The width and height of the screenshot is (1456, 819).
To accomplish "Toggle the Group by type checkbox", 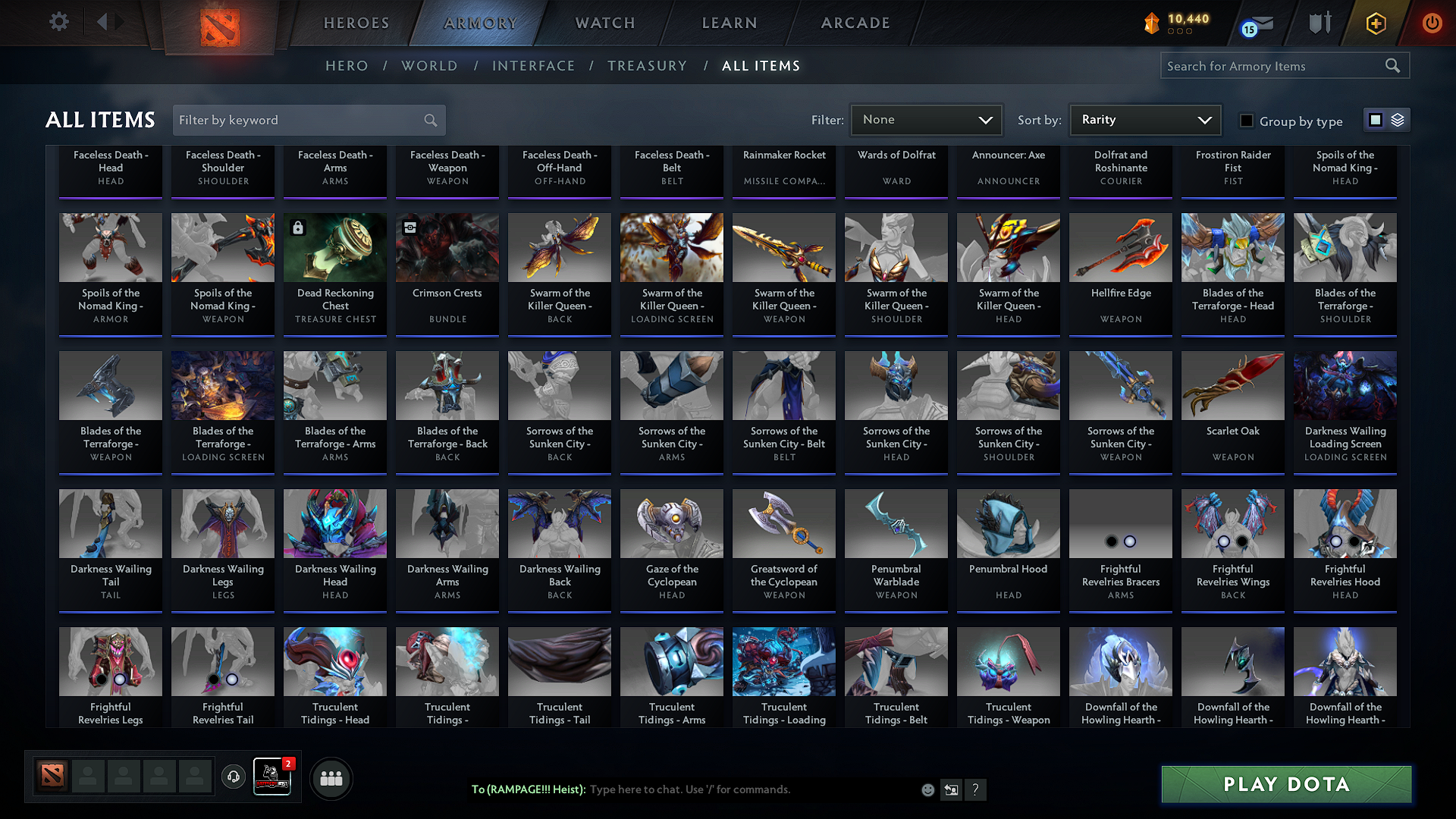I will click(1246, 120).
